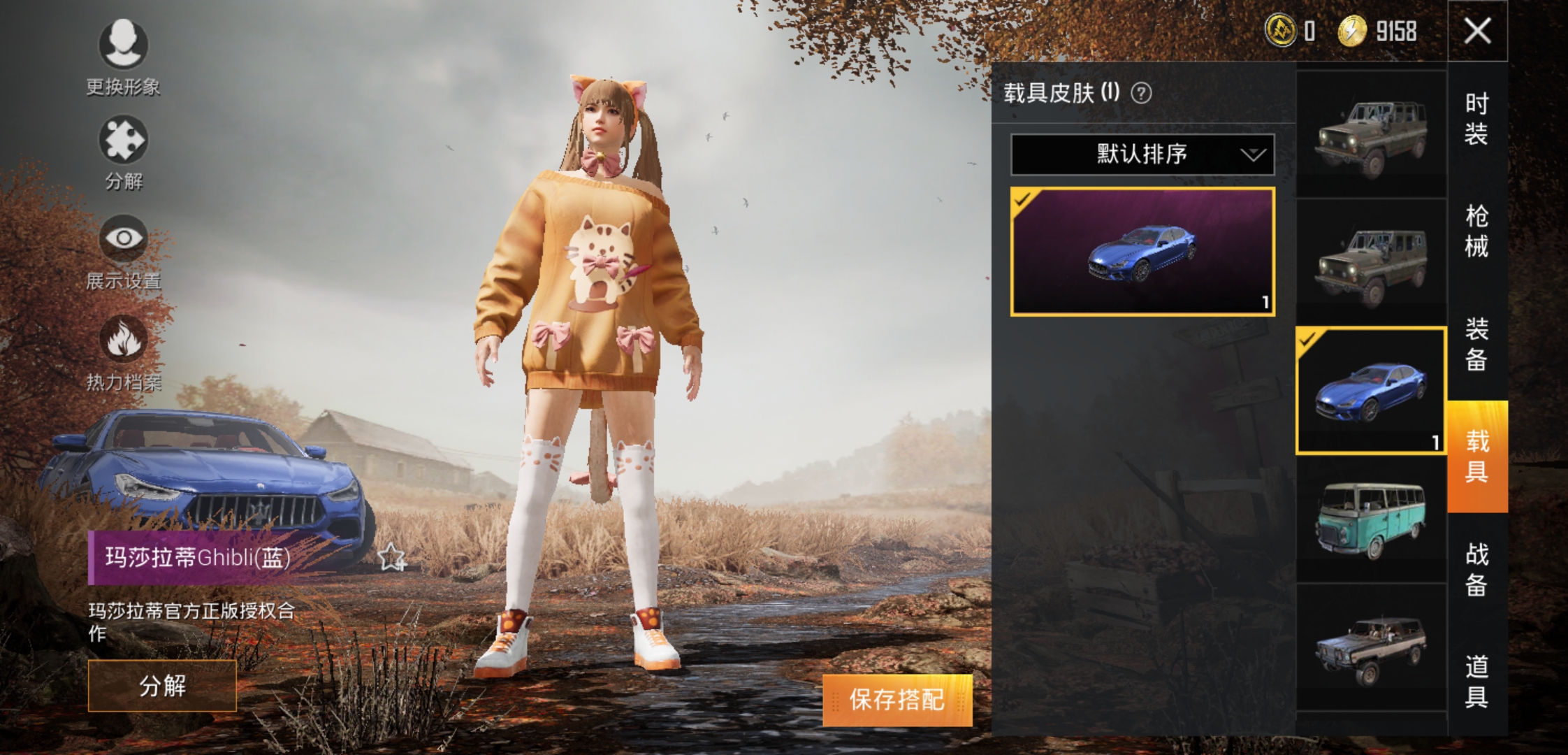Open the 道具 items tab
The image size is (1568, 755).
coord(1476,682)
